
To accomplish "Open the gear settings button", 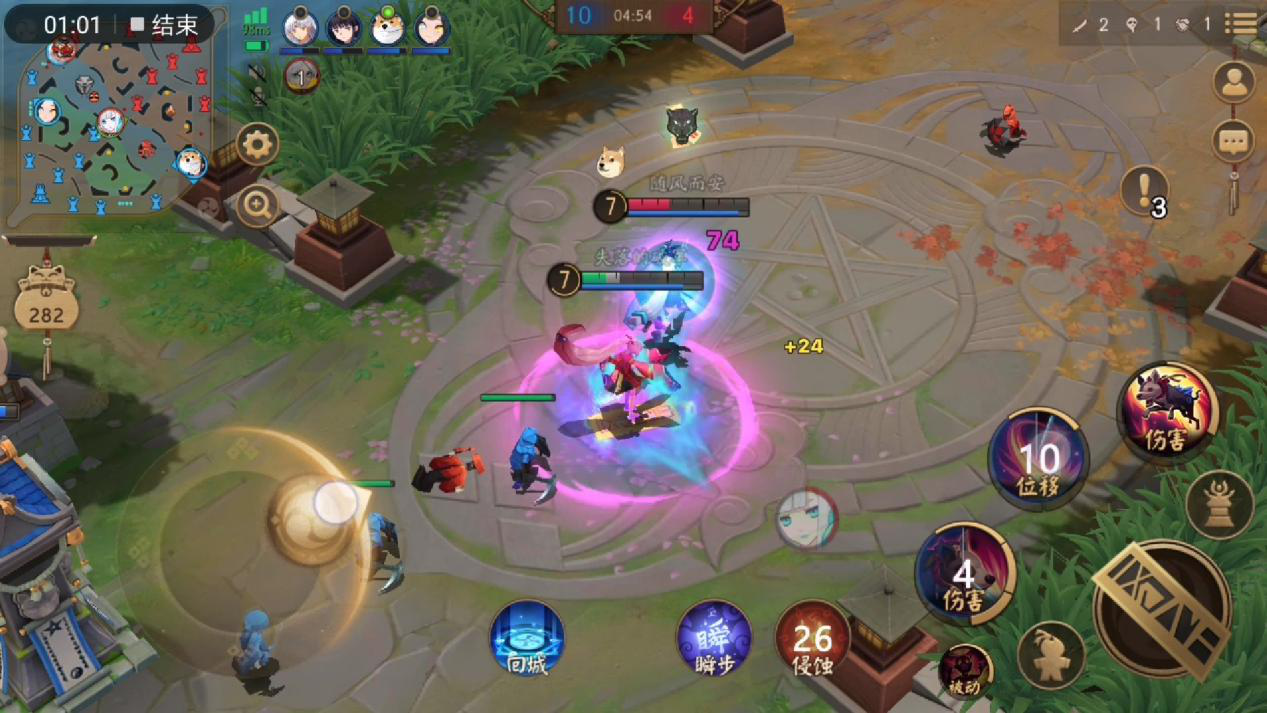I will coord(257,145).
